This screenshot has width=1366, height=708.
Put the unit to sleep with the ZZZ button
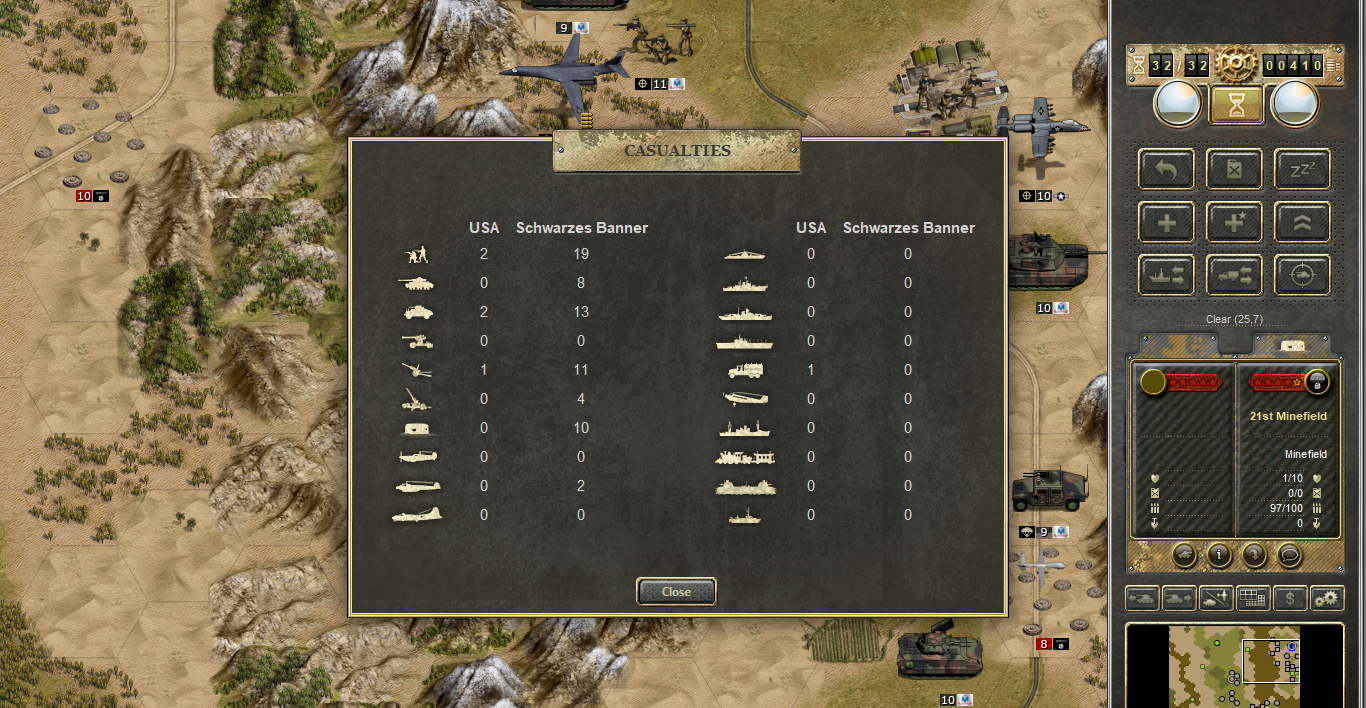(1302, 169)
